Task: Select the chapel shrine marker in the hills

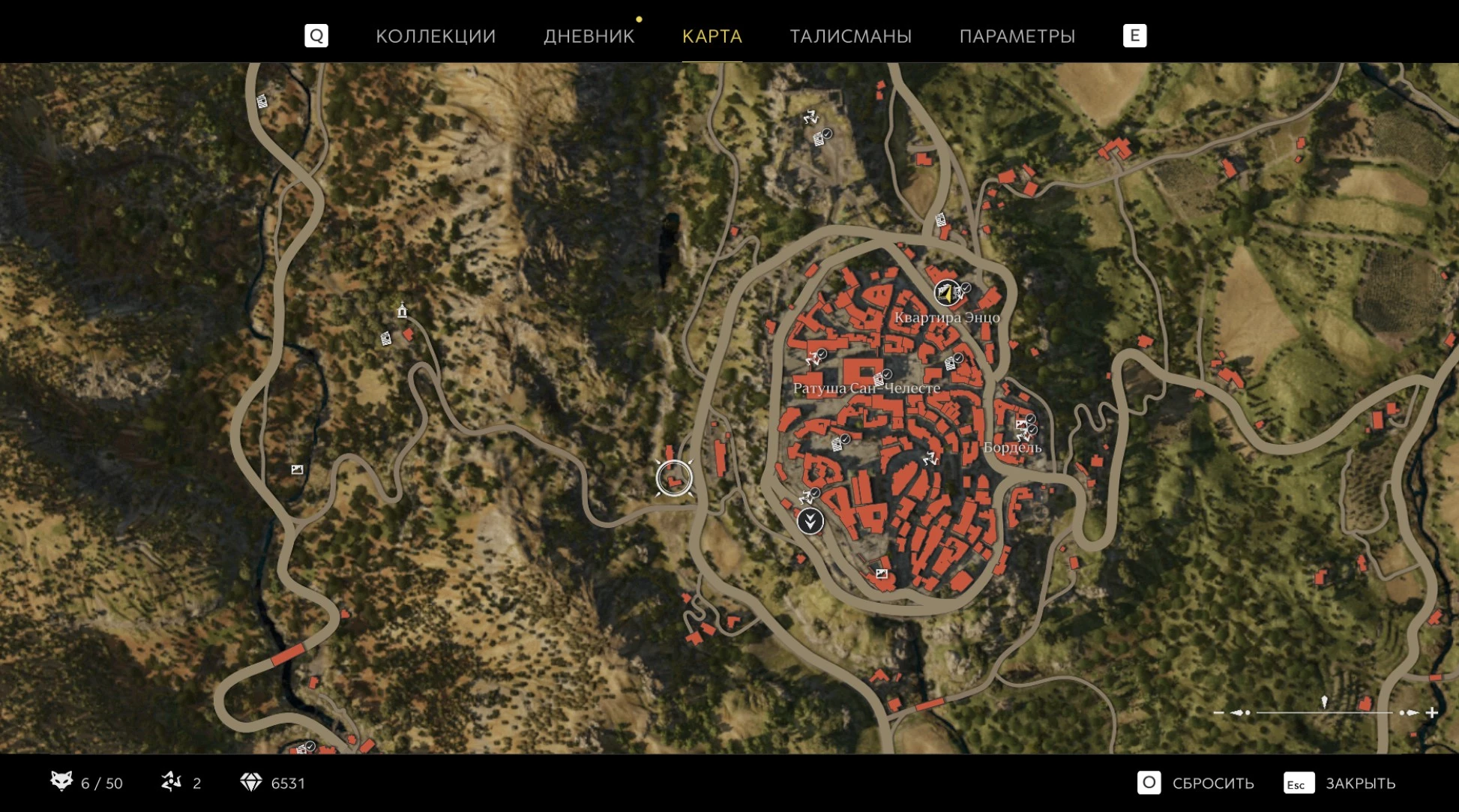Action: click(402, 310)
